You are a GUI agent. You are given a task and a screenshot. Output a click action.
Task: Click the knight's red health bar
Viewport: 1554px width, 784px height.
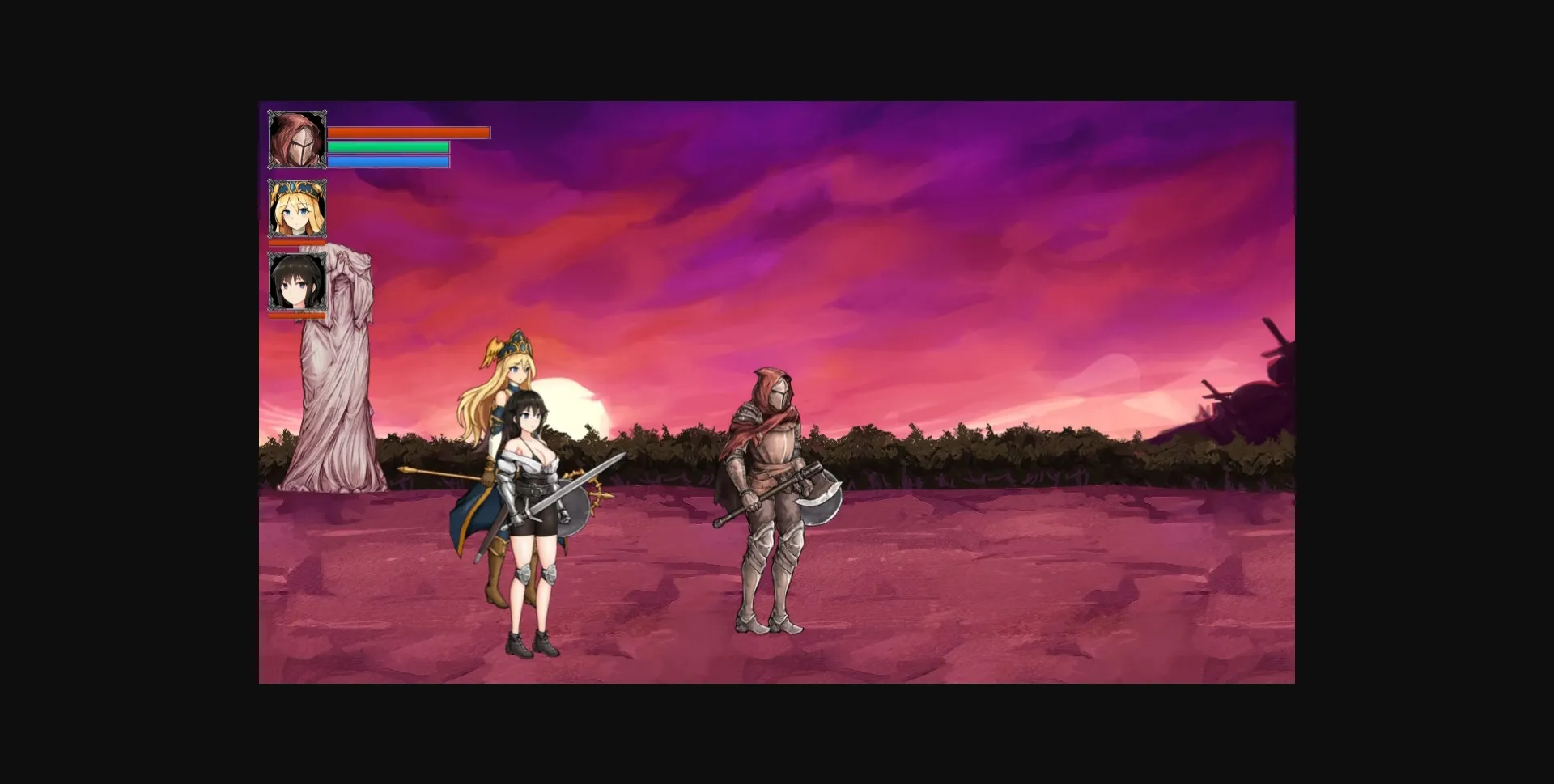(x=410, y=133)
